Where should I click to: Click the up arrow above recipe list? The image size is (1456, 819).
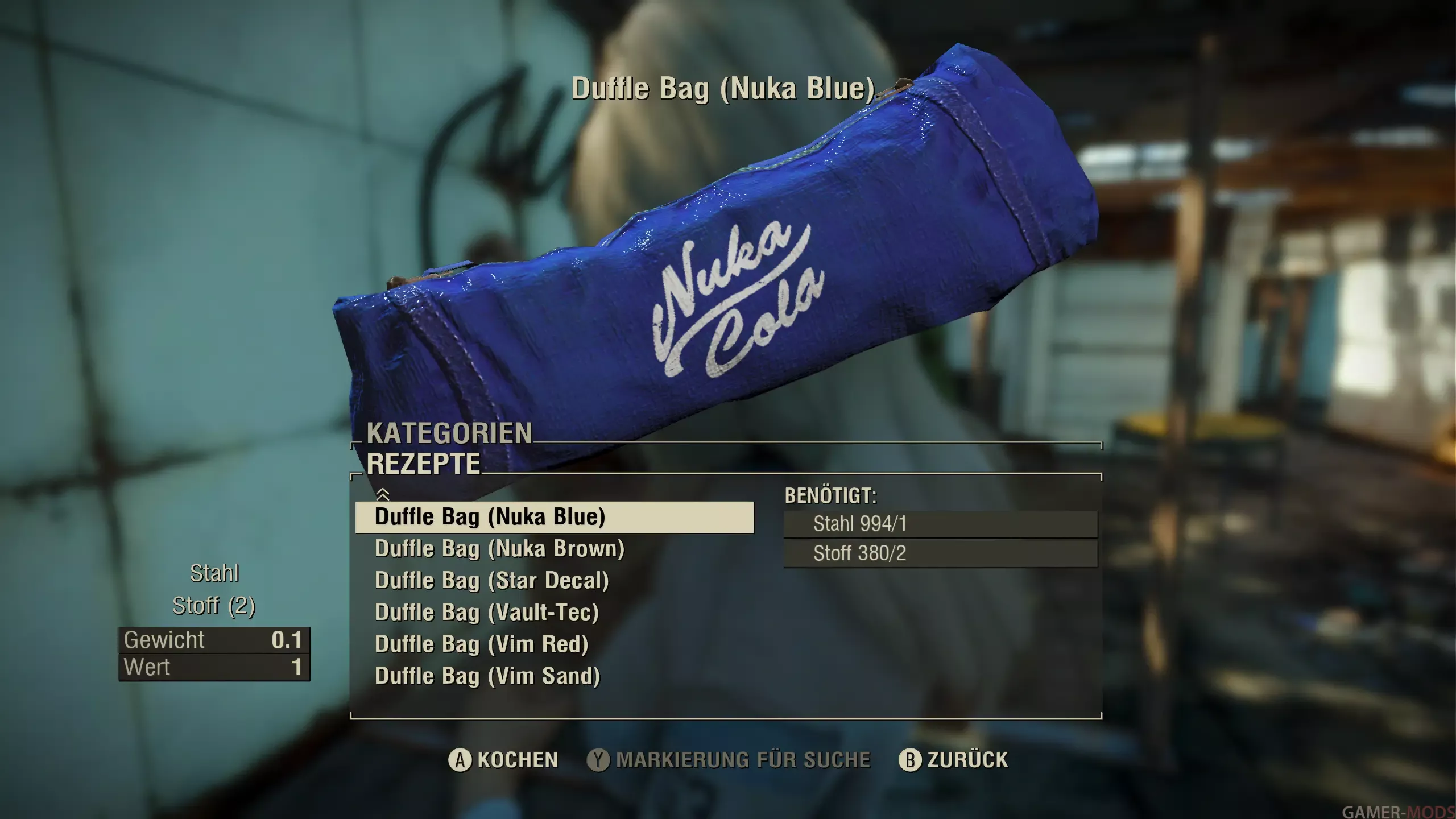(x=383, y=494)
